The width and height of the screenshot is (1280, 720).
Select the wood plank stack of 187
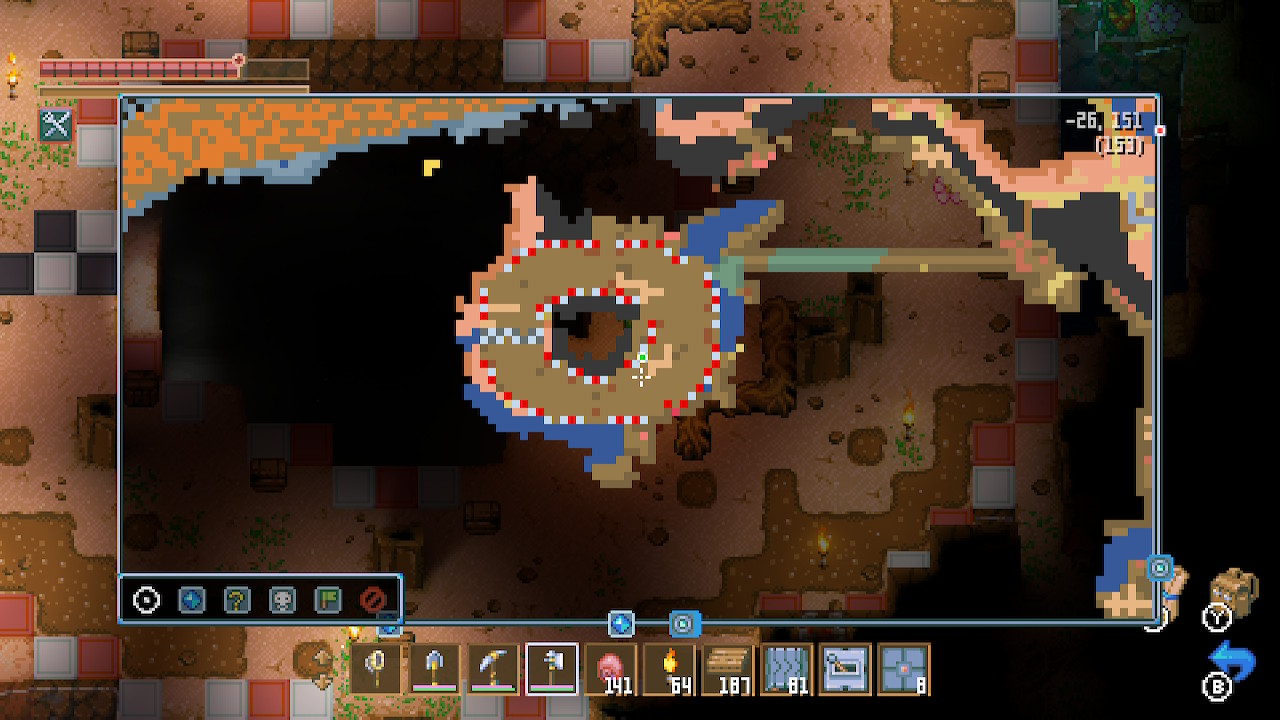click(728, 667)
